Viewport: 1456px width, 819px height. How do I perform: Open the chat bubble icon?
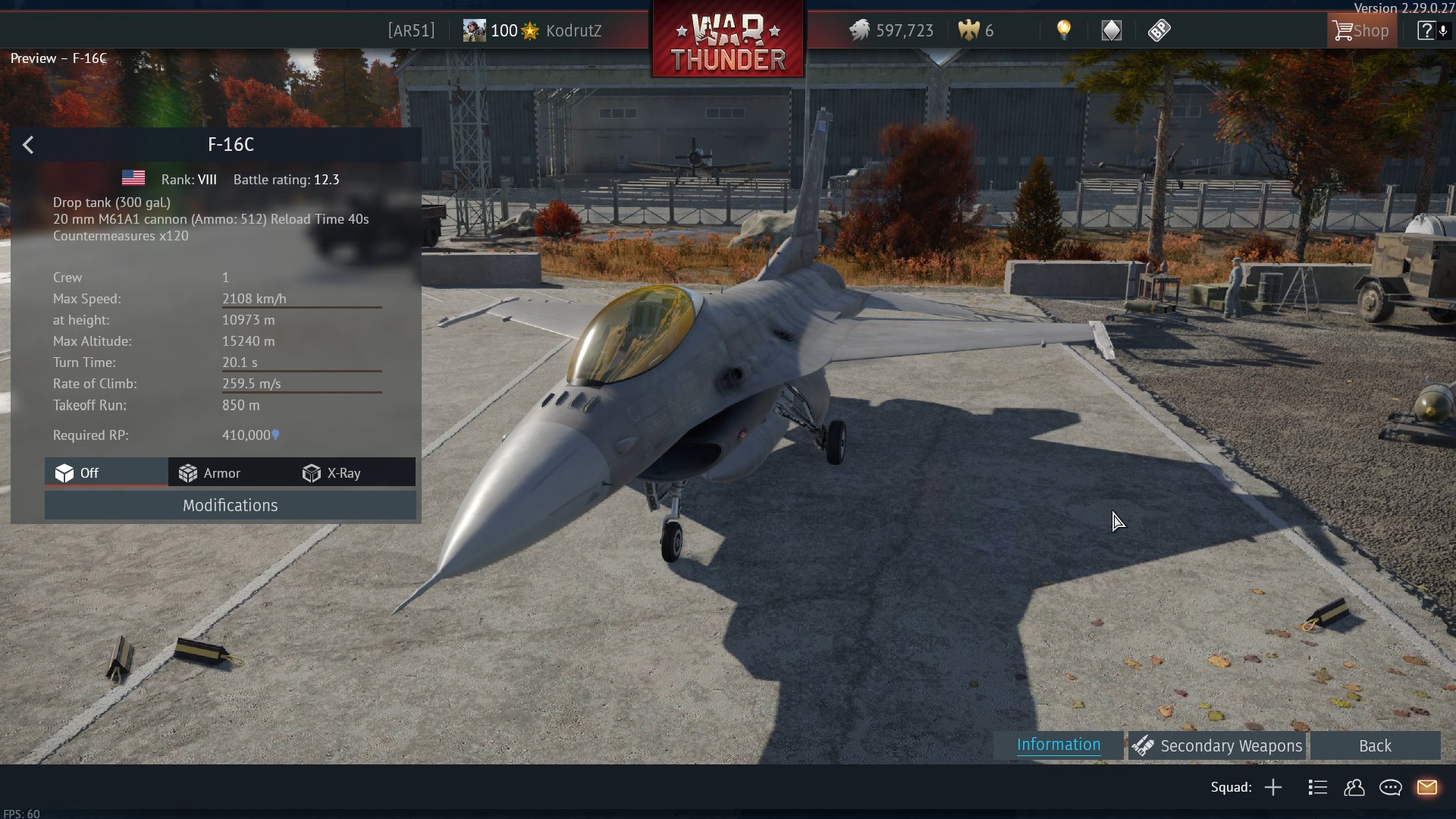[x=1391, y=788]
